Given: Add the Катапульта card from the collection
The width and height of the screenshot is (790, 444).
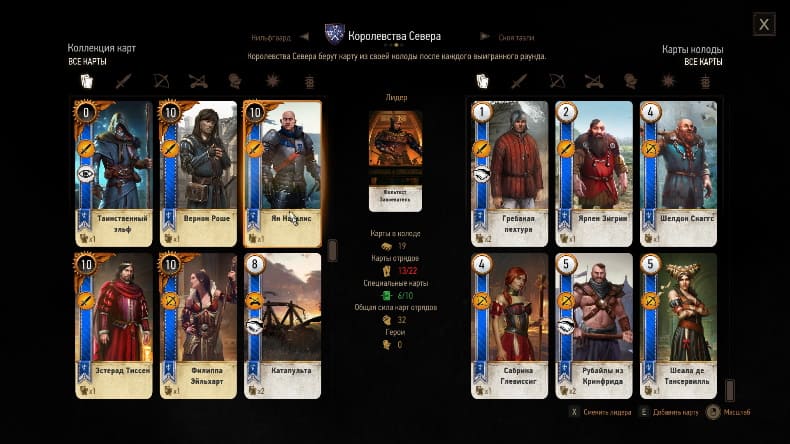Looking at the screenshot, I should 283,324.
